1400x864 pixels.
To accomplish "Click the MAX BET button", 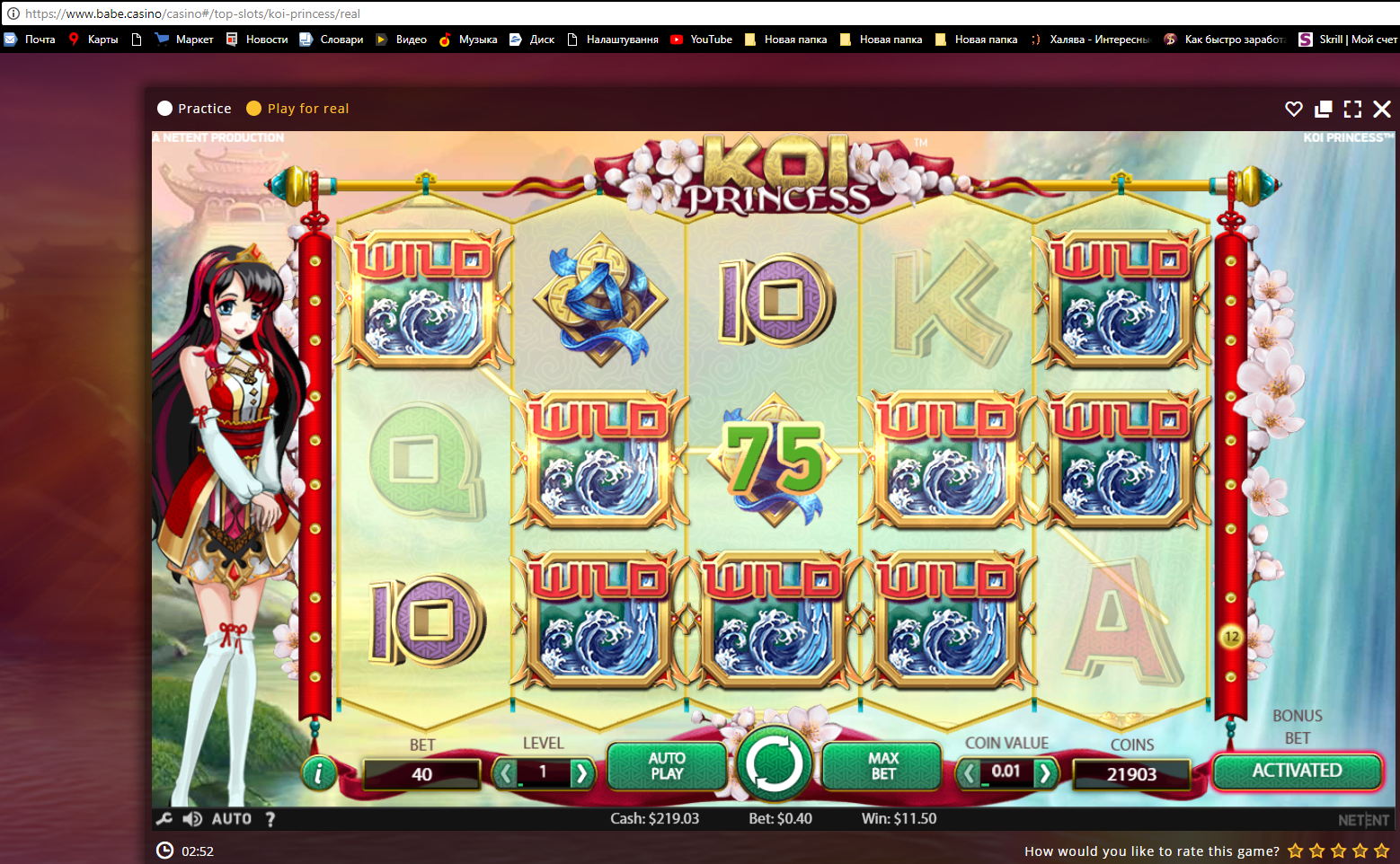I will pos(882,766).
